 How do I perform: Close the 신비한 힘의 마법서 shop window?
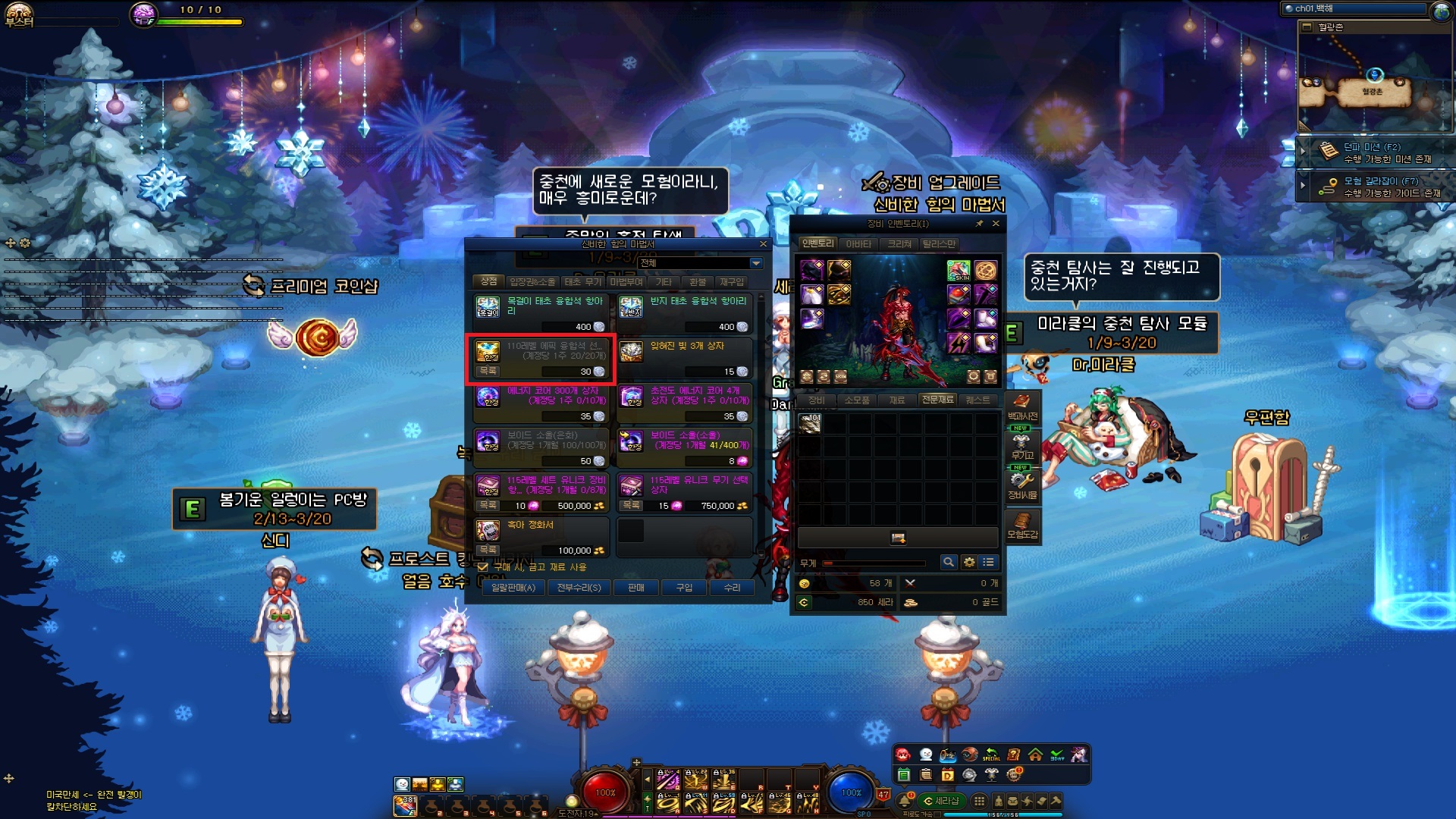tap(764, 244)
